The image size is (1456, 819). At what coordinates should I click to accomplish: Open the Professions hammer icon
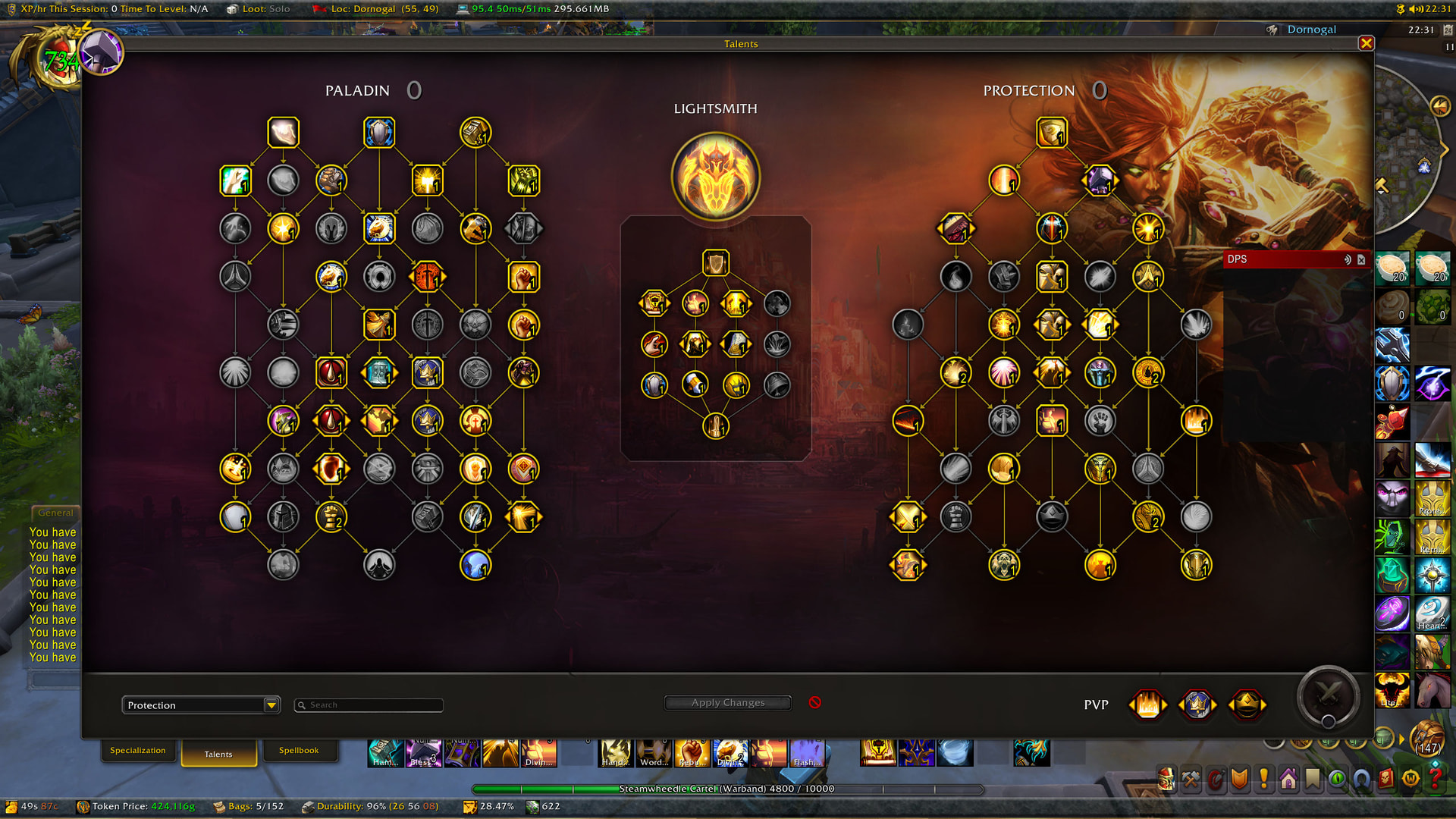1189,776
